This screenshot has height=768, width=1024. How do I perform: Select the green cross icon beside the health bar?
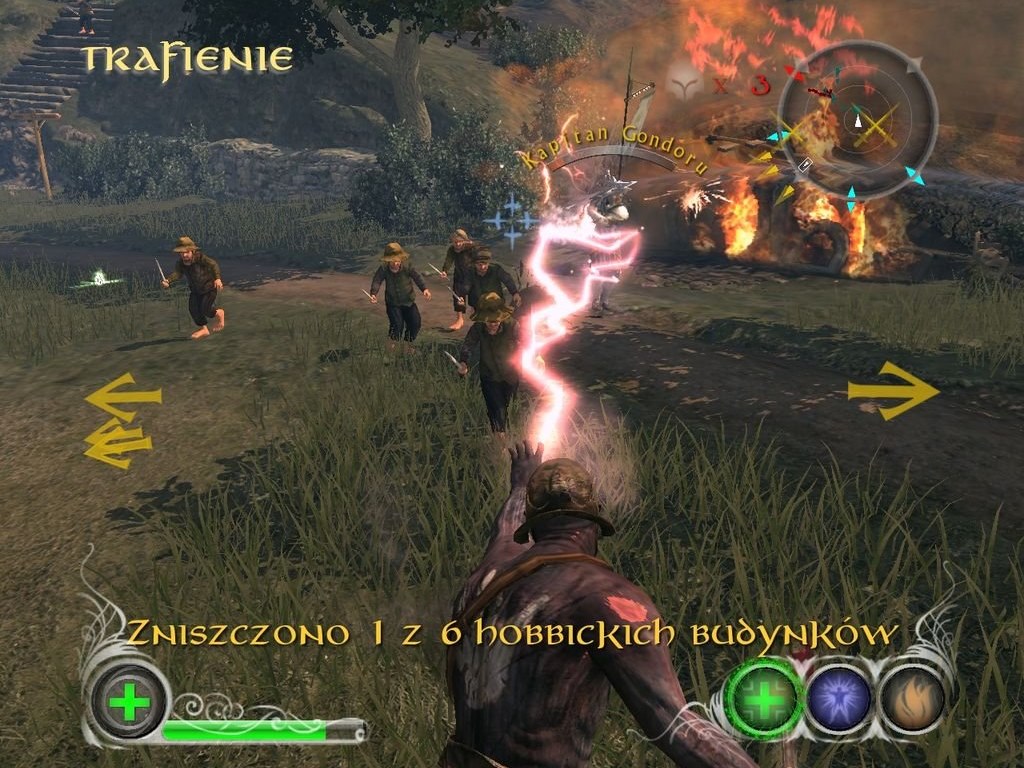coord(129,702)
